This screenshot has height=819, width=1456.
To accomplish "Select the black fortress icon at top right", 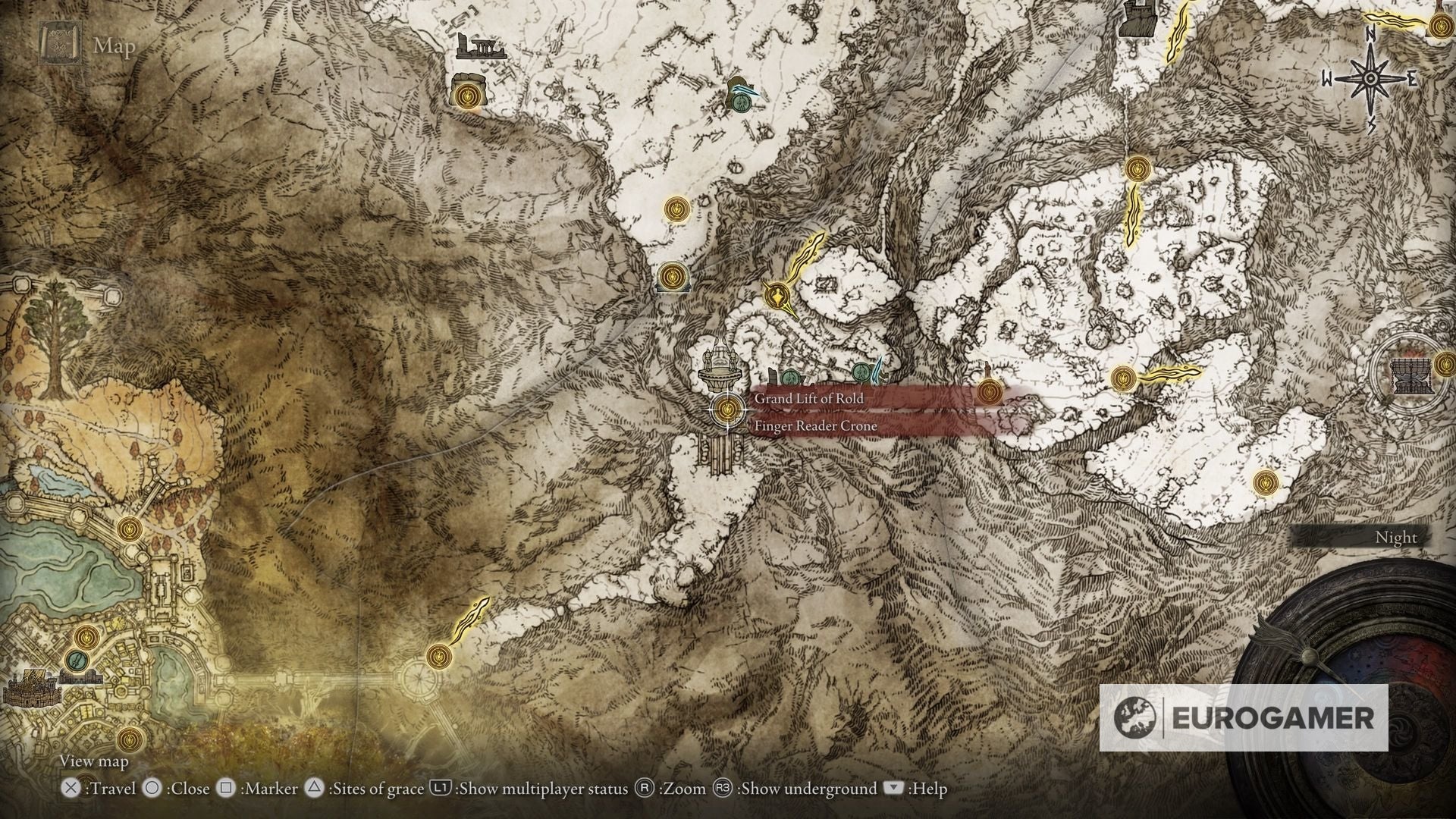I will click(x=1137, y=19).
